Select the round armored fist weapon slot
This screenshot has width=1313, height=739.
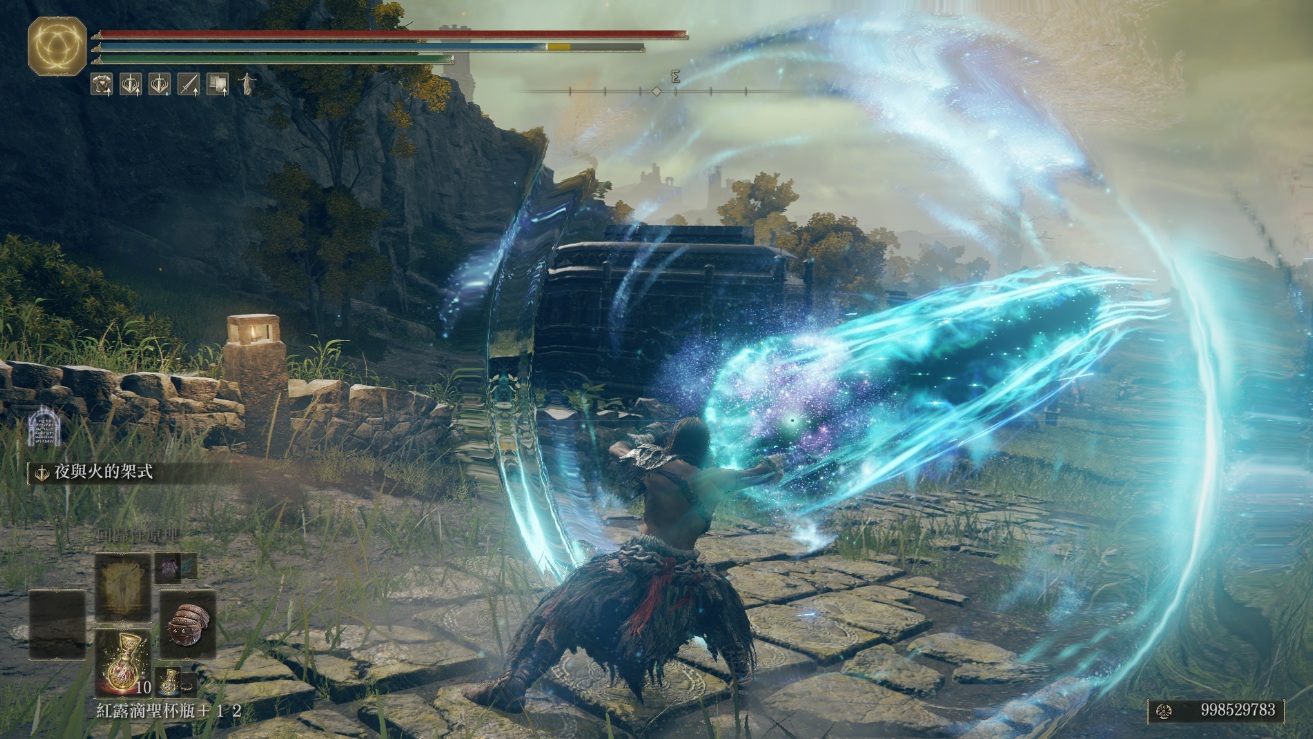pos(187,623)
